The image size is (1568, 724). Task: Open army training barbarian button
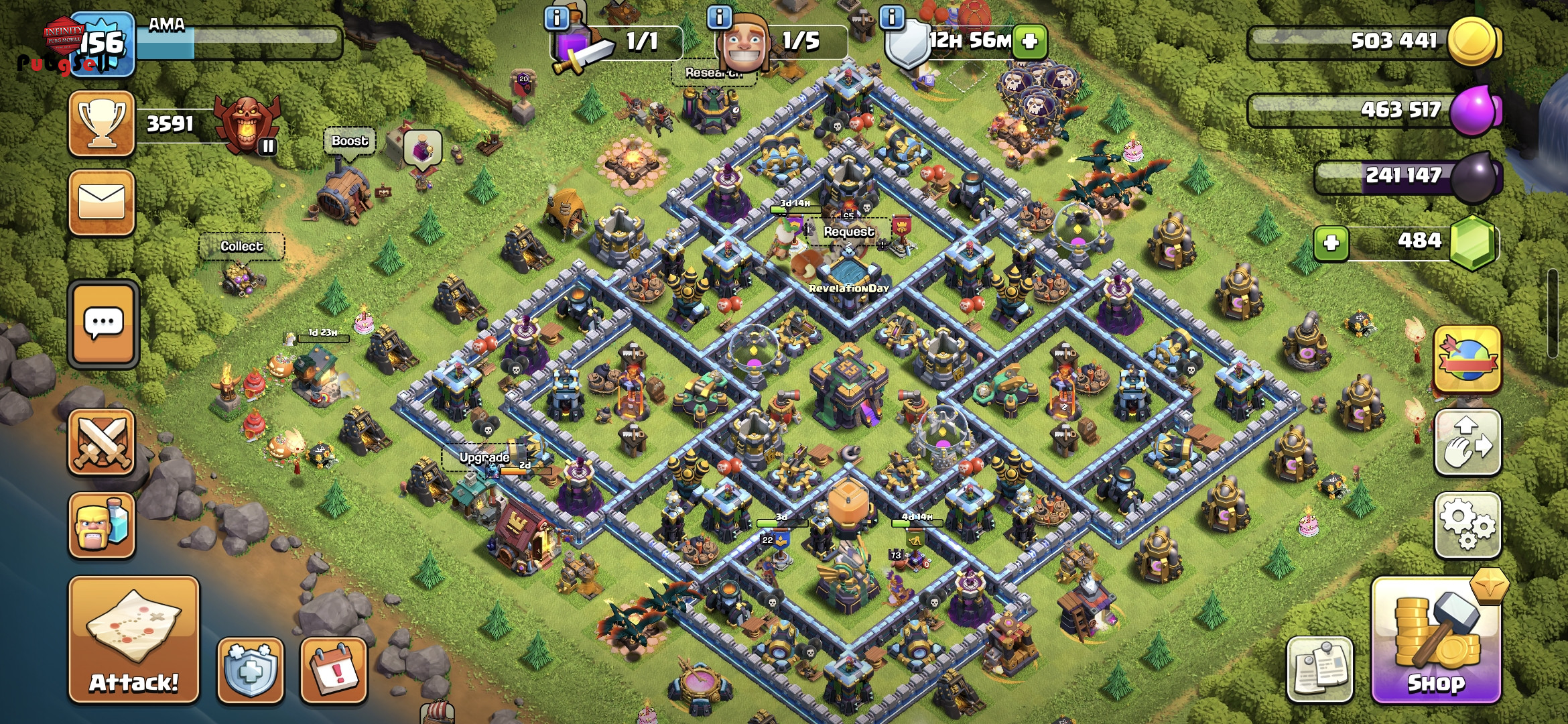point(102,525)
